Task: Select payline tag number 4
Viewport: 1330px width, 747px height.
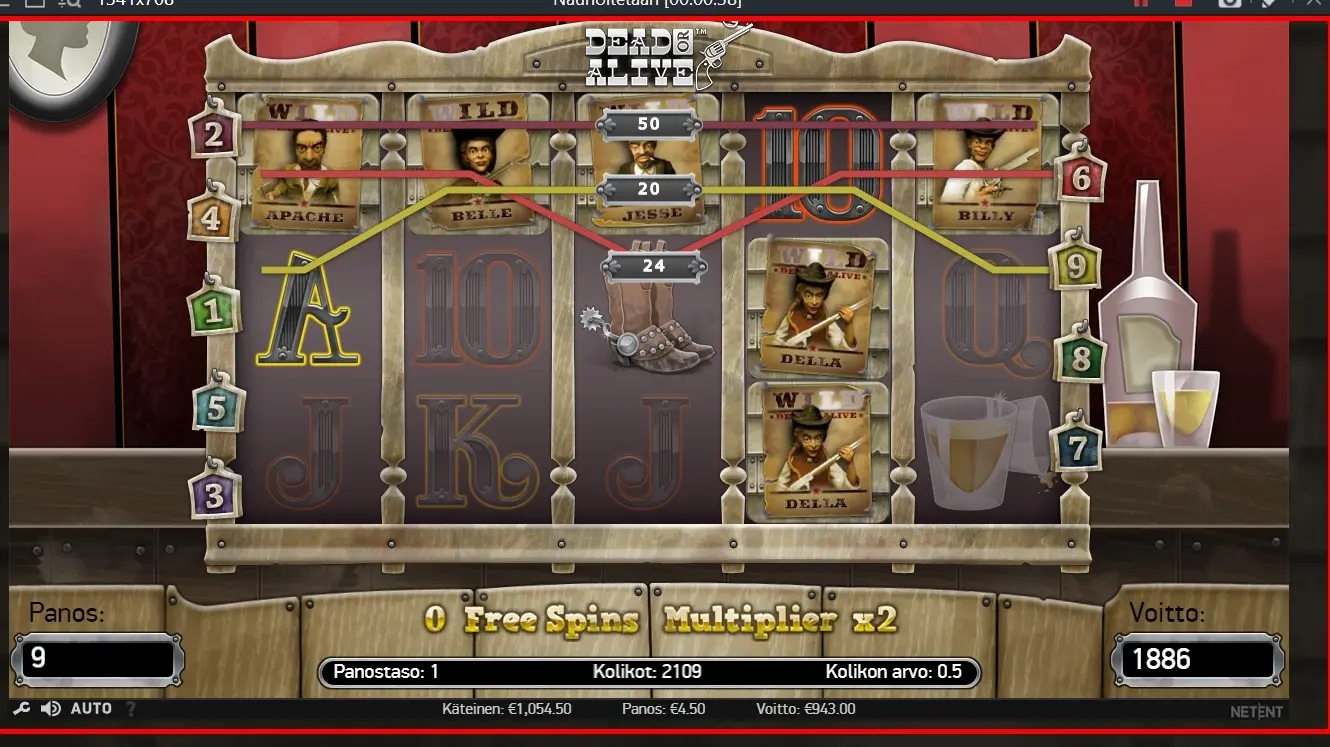Action: pyautogui.click(x=211, y=218)
